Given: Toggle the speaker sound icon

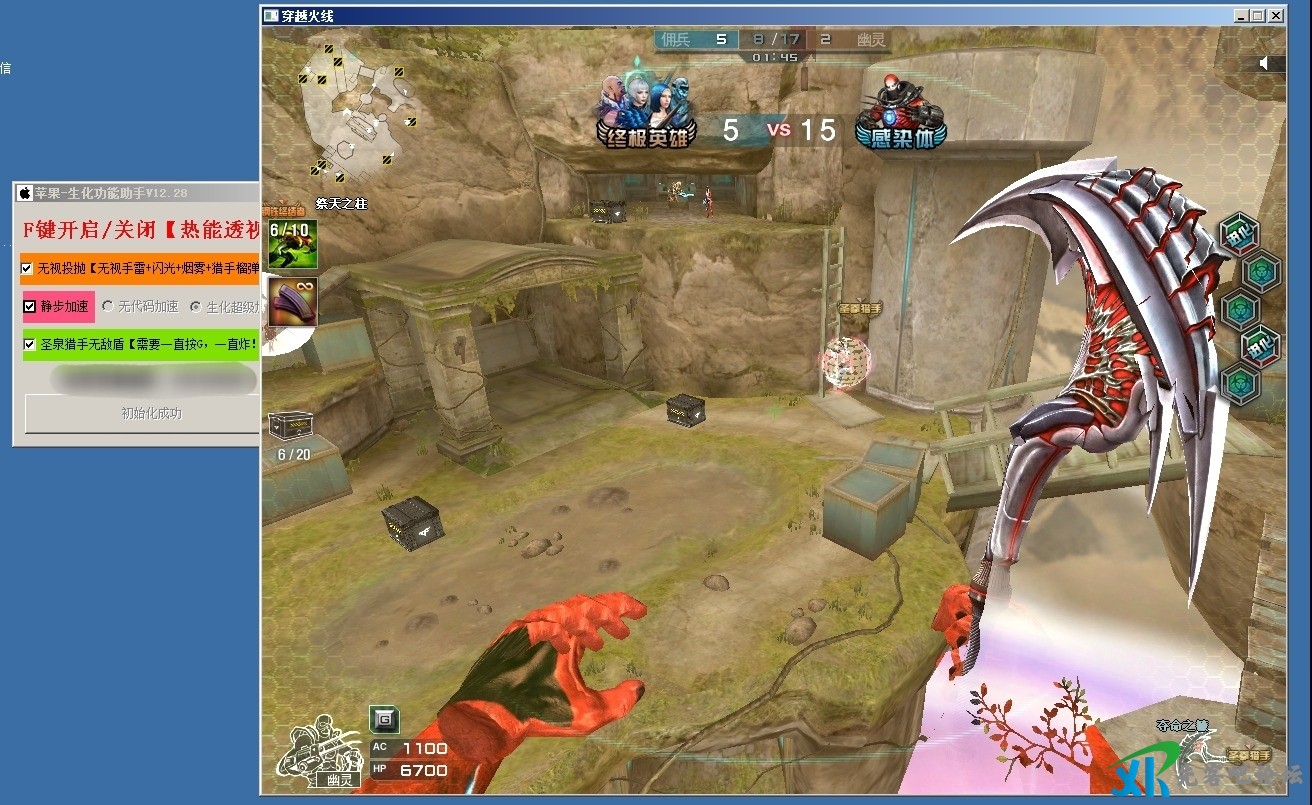Looking at the screenshot, I should [1265, 63].
